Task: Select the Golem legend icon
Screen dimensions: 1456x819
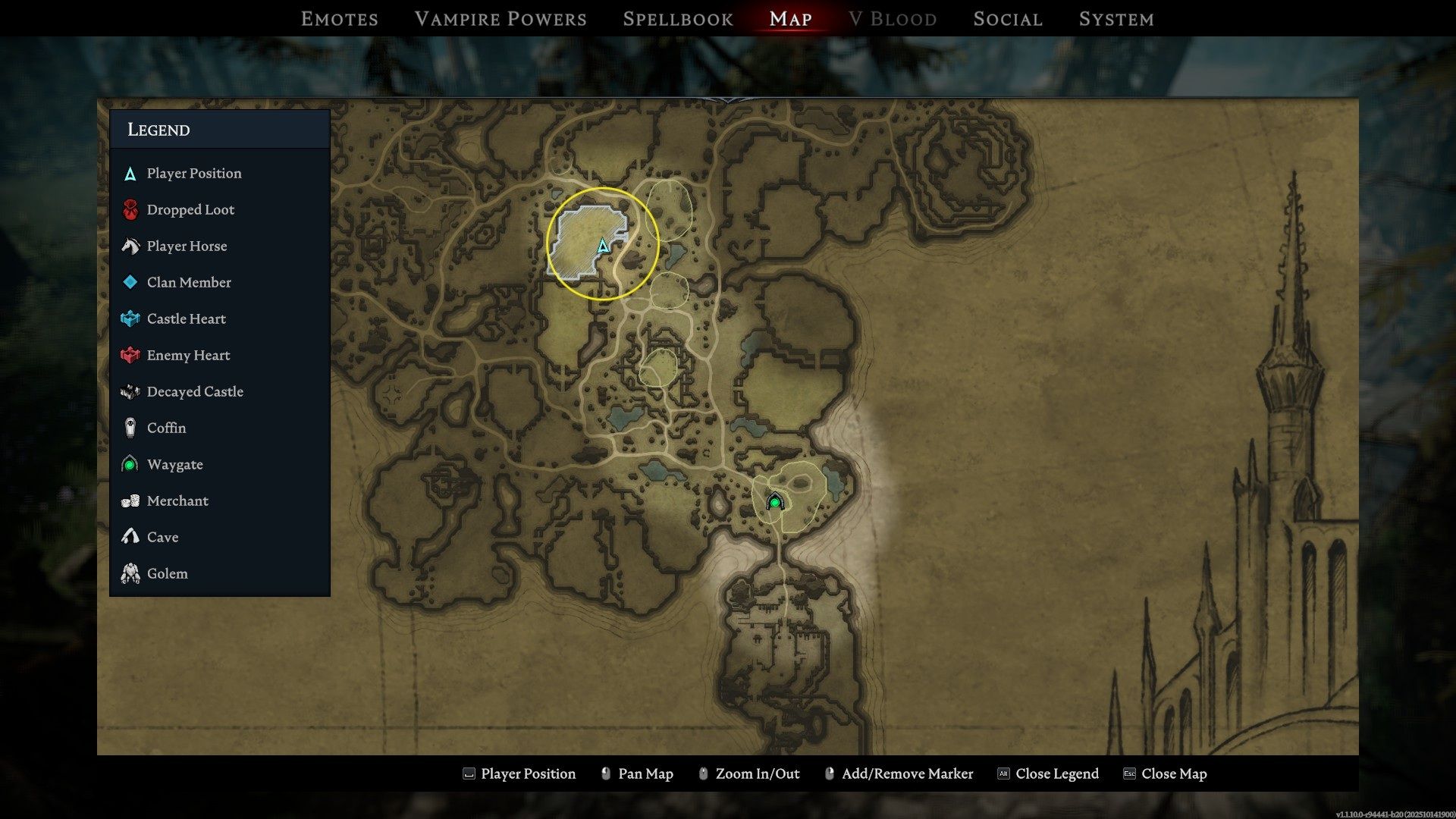Action: coord(130,573)
